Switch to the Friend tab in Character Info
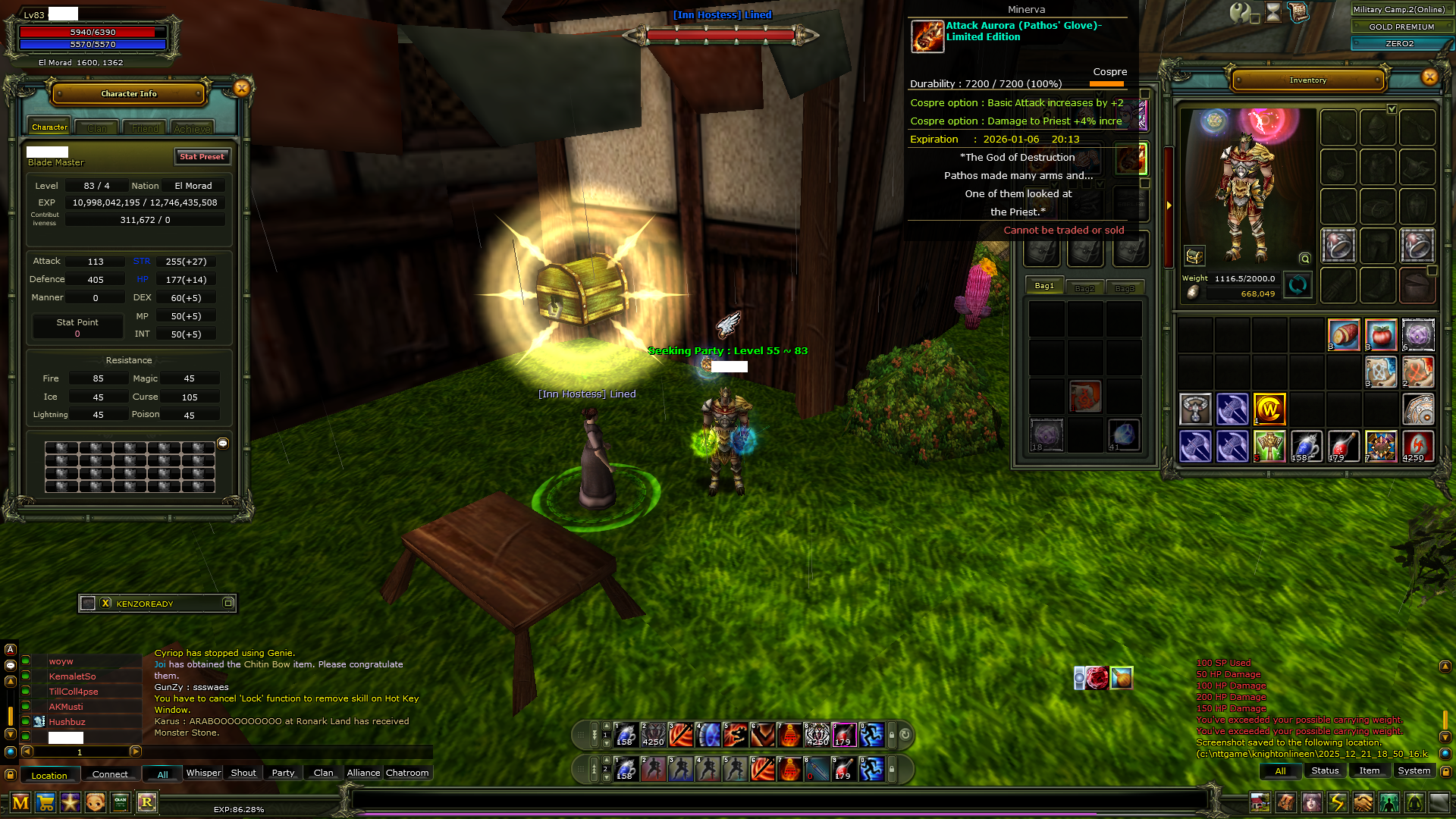Image resolution: width=1456 pixels, height=819 pixels. coord(145,128)
